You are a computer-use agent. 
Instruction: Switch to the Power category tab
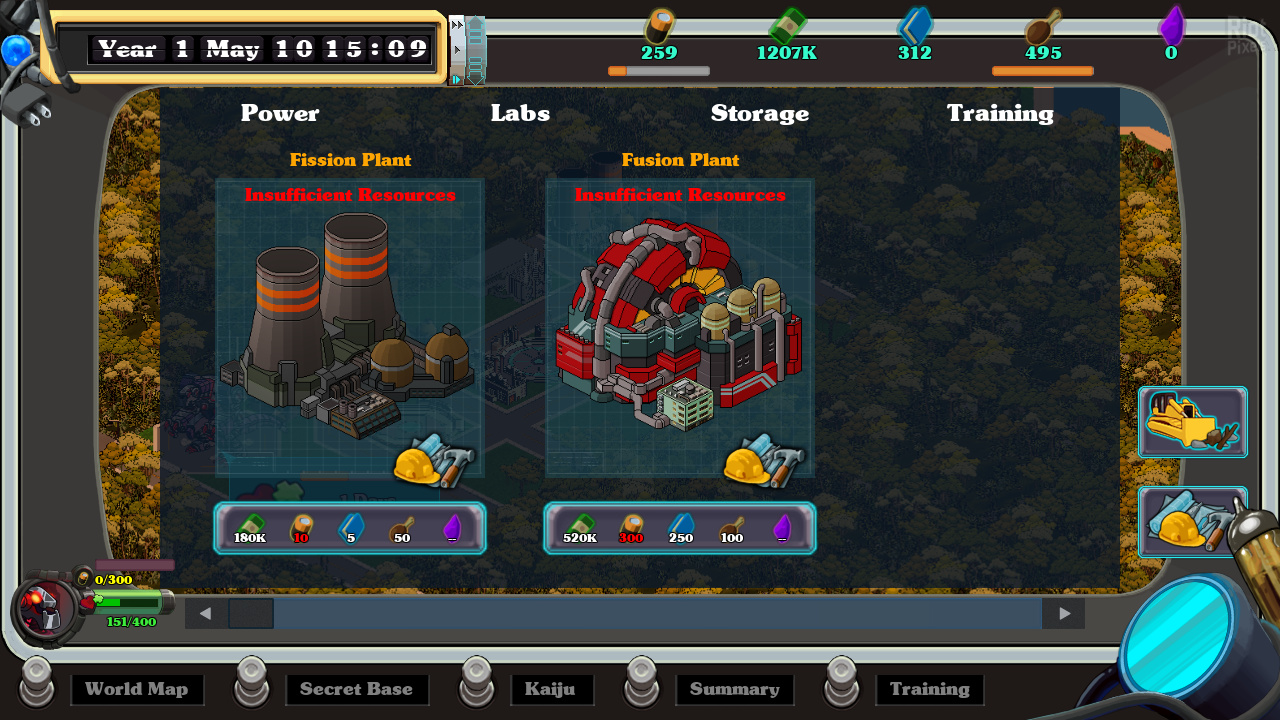point(280,114)
